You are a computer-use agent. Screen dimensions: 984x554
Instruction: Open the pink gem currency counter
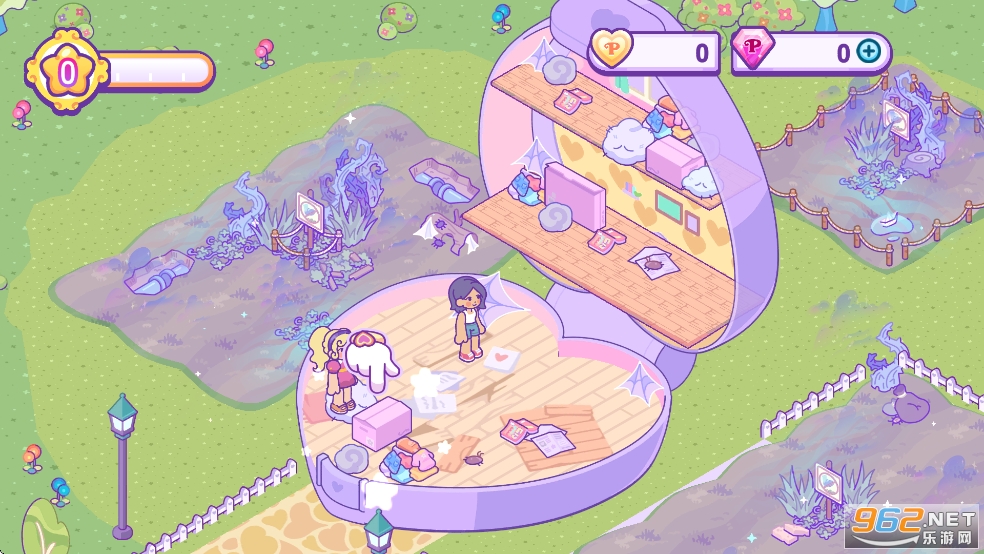tap(800, 52)
